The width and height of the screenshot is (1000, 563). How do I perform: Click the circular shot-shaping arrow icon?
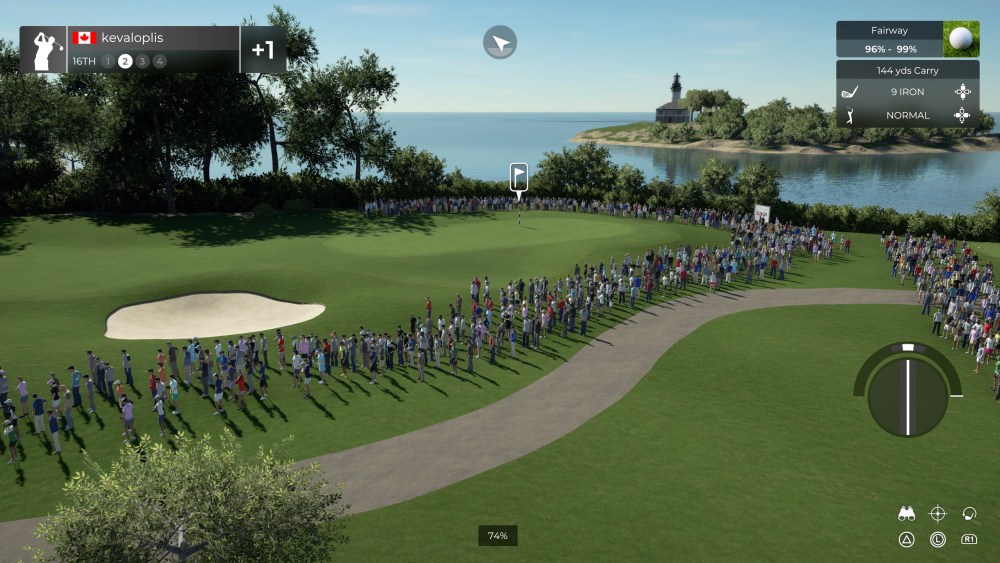point(968,514)
